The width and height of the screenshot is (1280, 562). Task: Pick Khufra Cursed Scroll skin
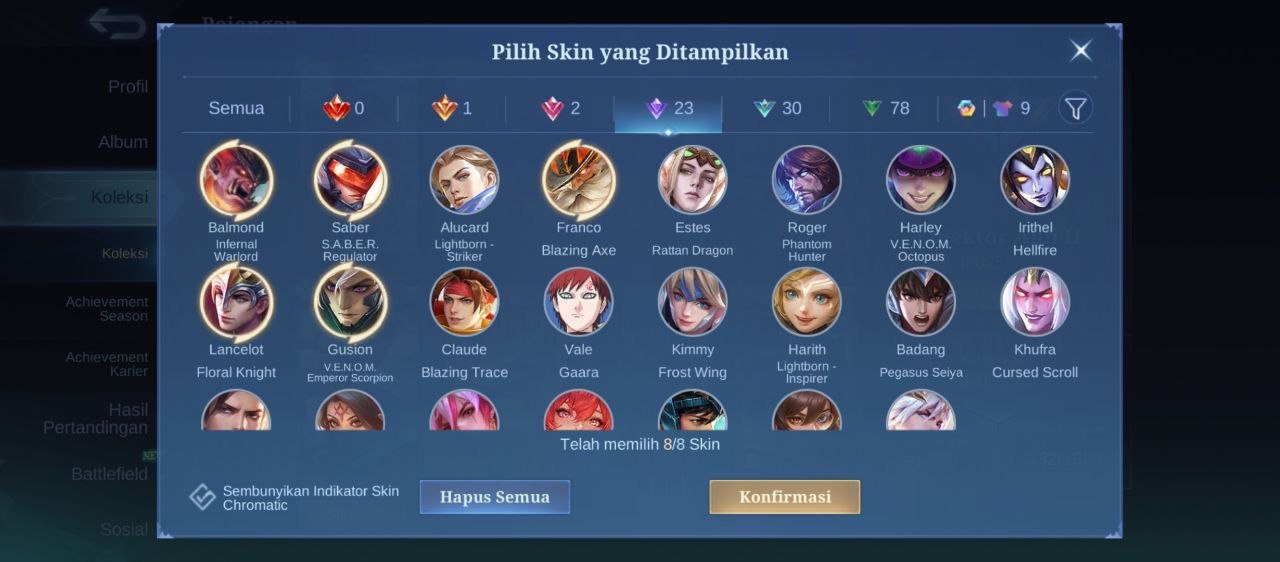click(1035, 302)
